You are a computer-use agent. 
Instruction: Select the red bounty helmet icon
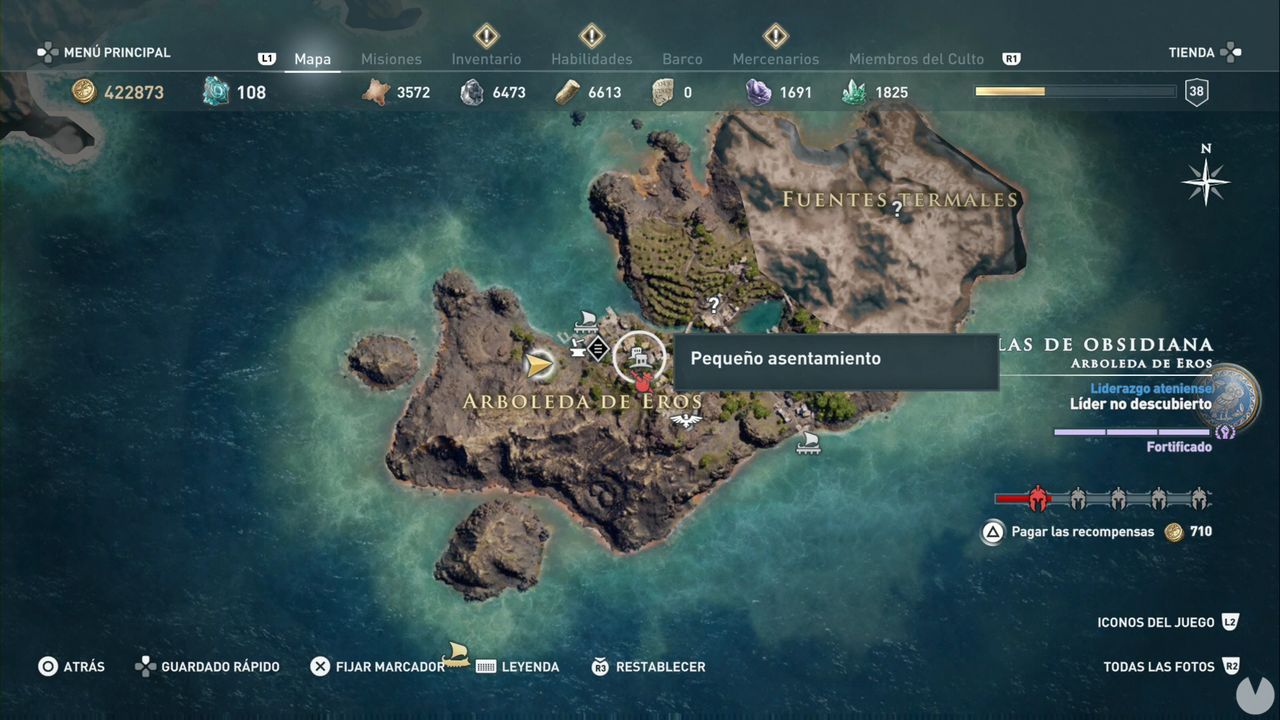1037,498
